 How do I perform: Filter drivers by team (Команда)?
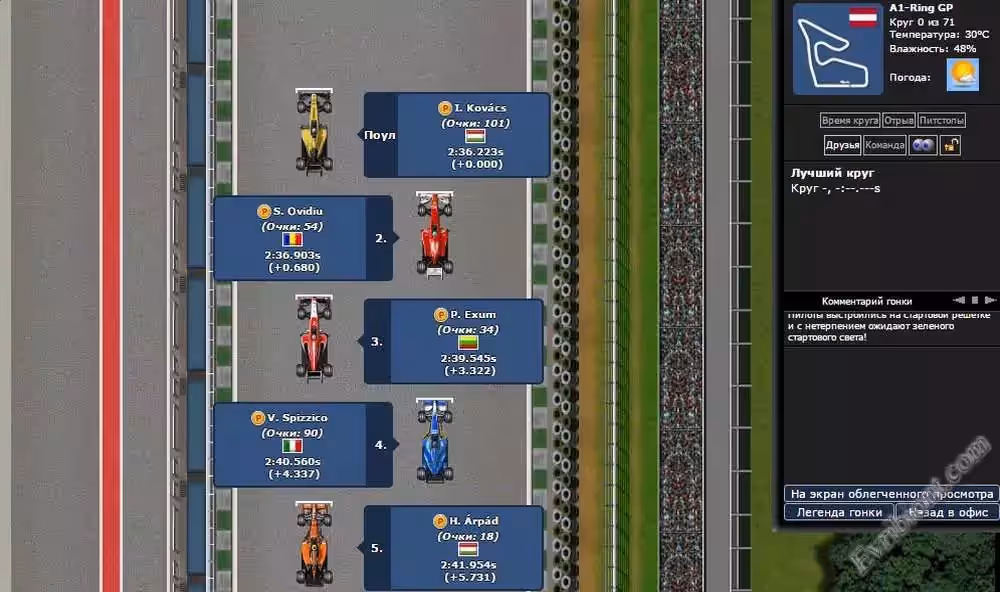[x=885, y=145]
